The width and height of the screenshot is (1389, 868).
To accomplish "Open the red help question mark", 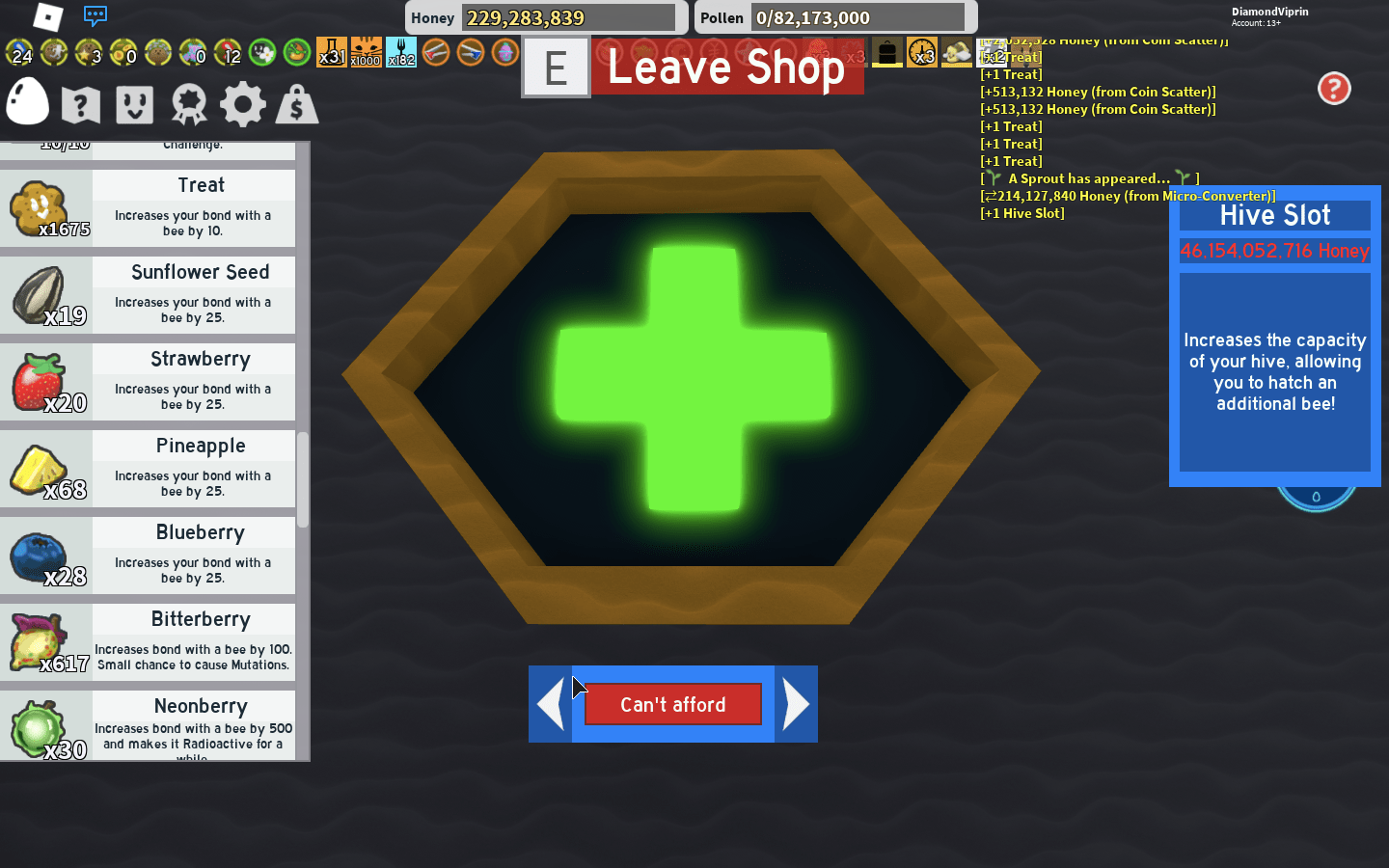I will (x=1334, y=88).
